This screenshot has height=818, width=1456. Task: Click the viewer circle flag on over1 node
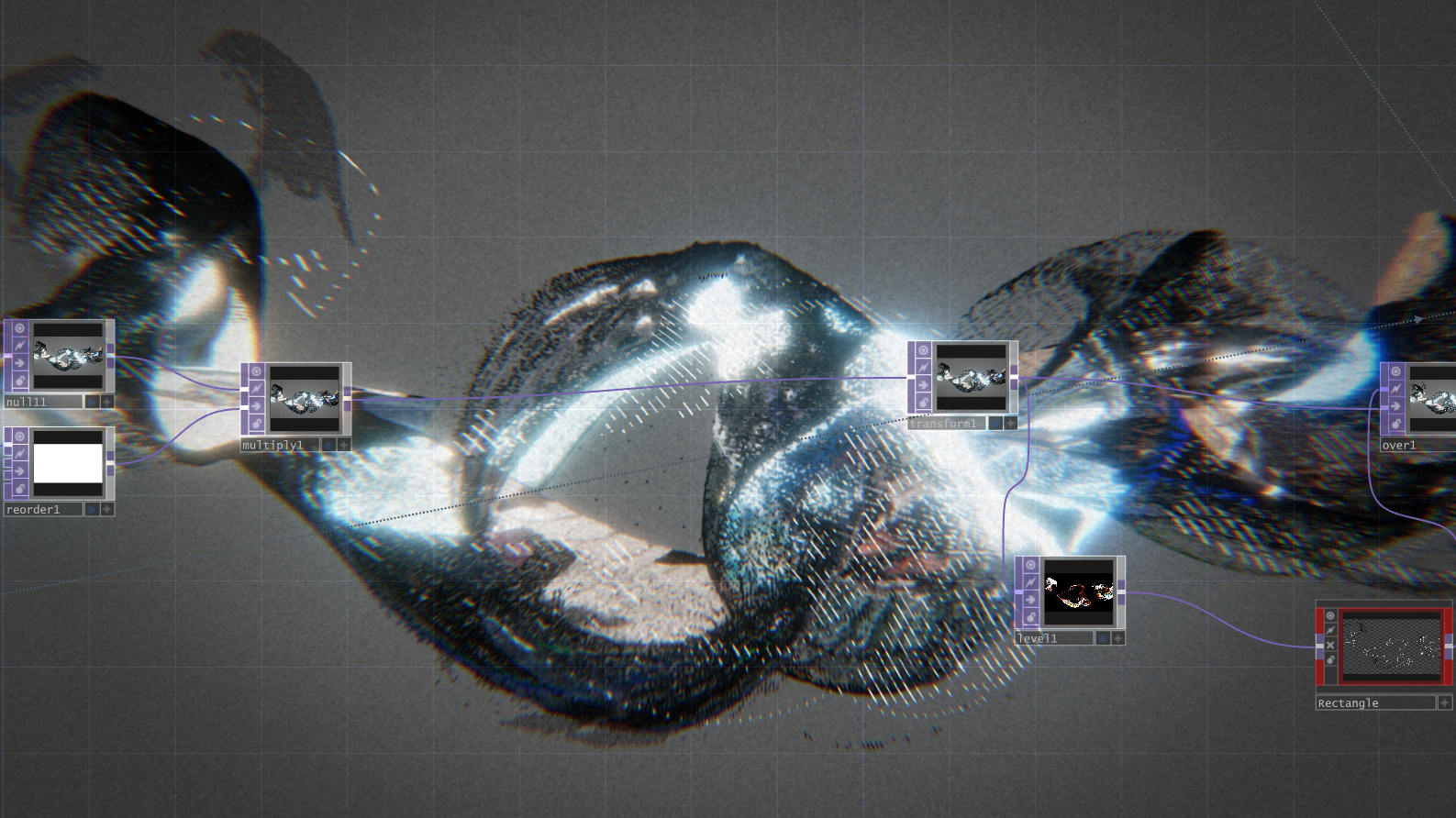pyautogui.click(x=1395, y=371)
